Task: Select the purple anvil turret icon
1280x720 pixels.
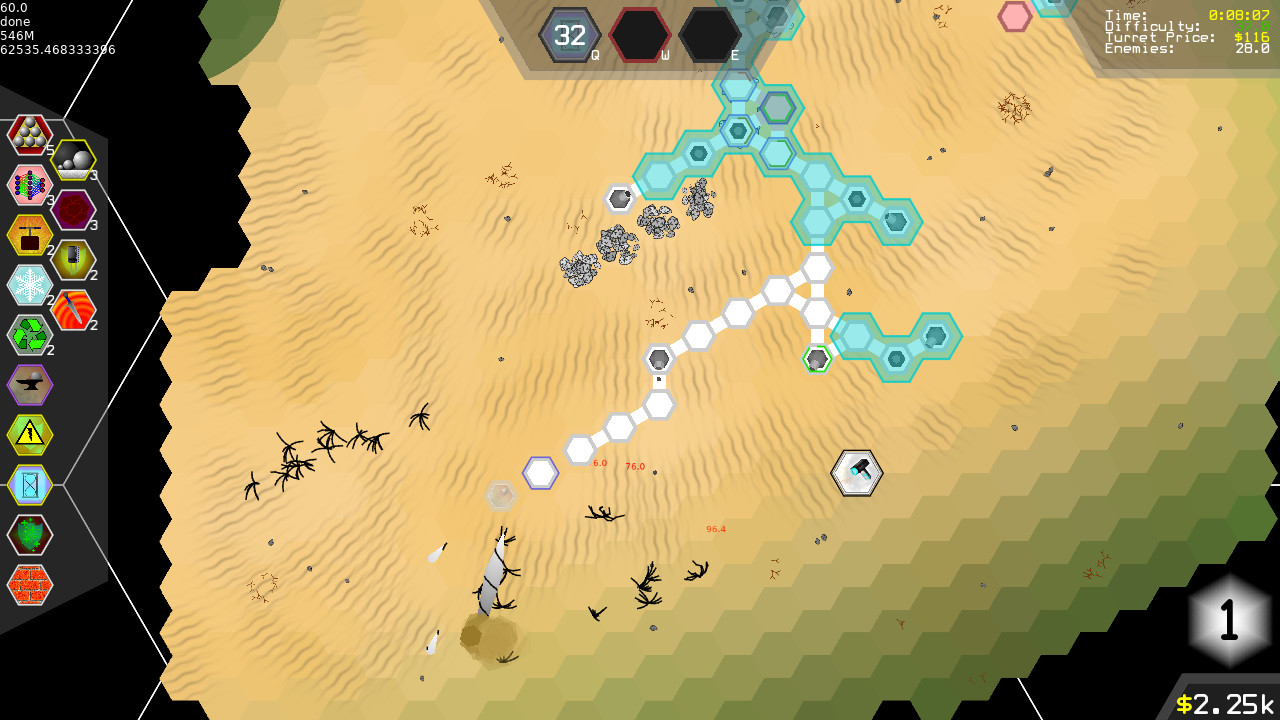Action: [30, 384]
